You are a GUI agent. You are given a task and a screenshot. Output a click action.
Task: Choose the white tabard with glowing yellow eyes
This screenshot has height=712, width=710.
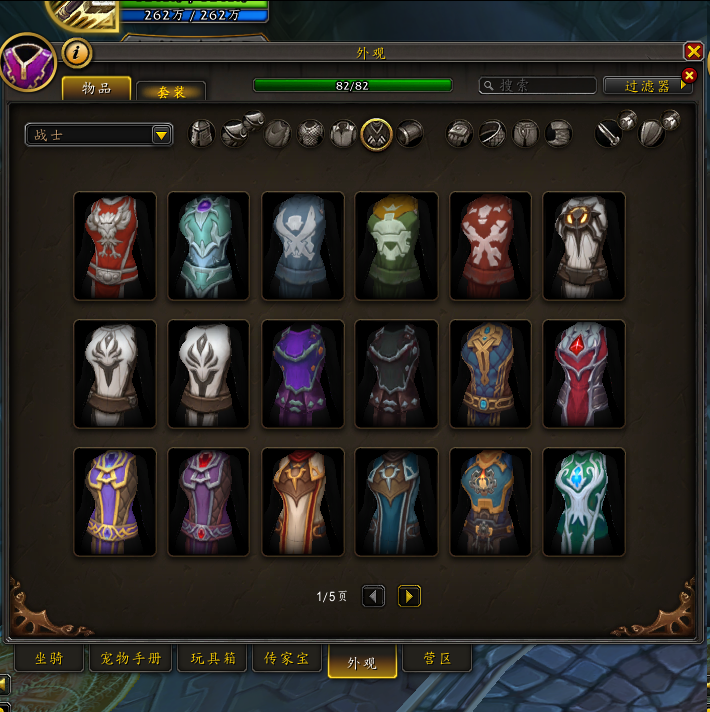coord(584,246)
